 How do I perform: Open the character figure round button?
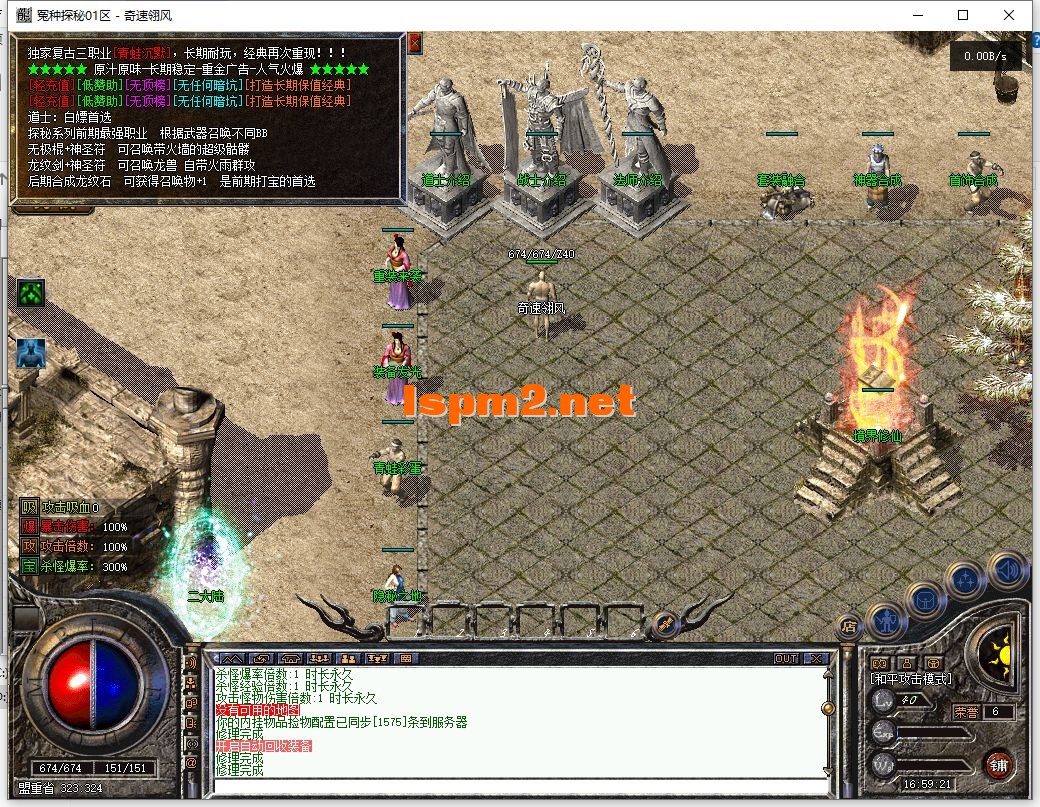pyautogui.click(x=886, y=621)
